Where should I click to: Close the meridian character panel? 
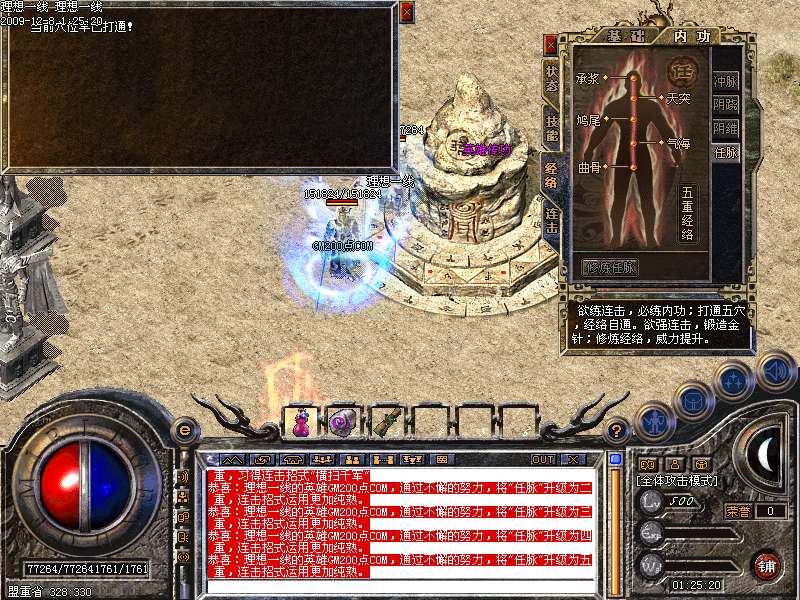pos(550,45)
